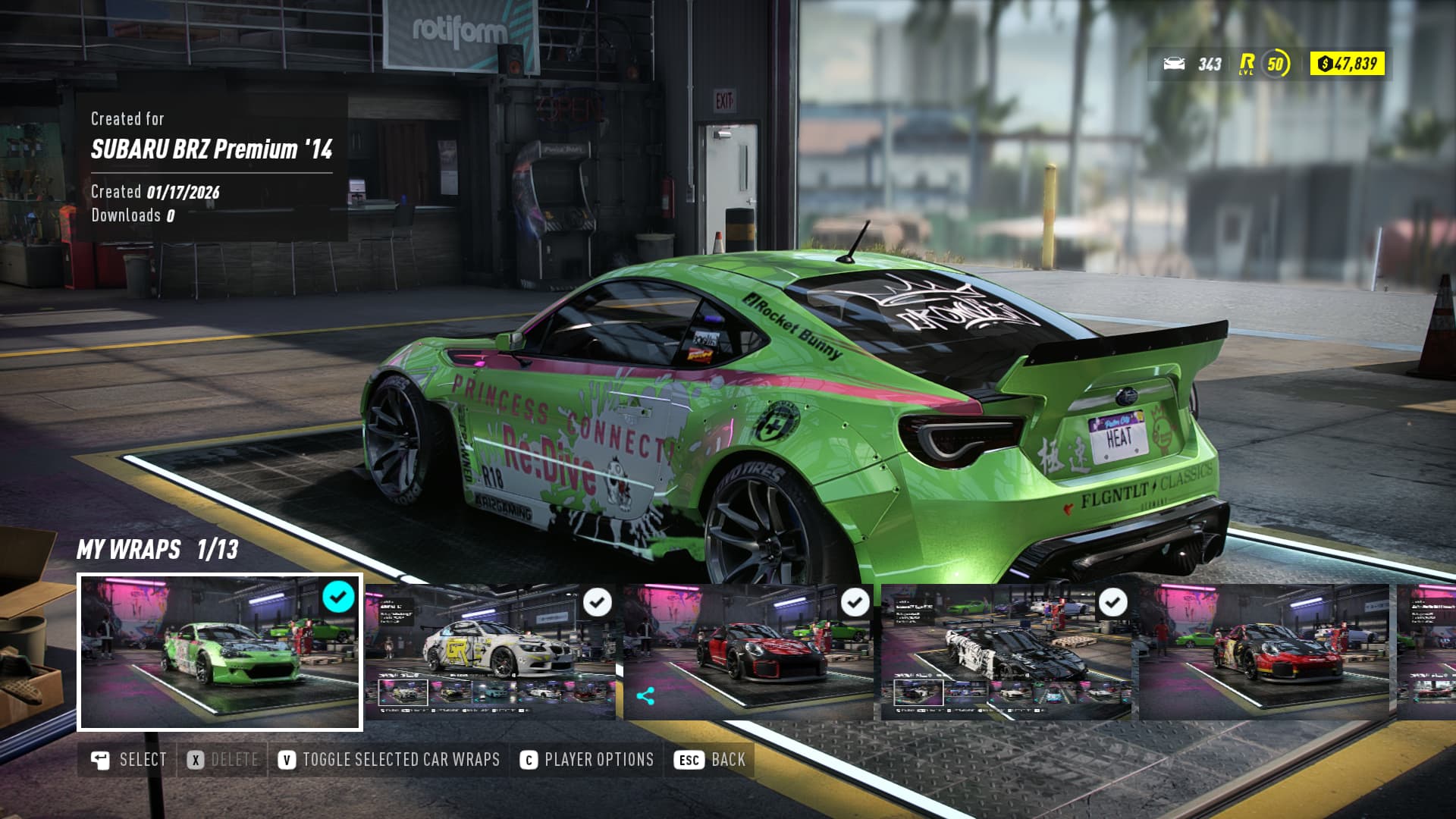Choose the white BMW wrap thumbnail

click(x=491, y=652)
